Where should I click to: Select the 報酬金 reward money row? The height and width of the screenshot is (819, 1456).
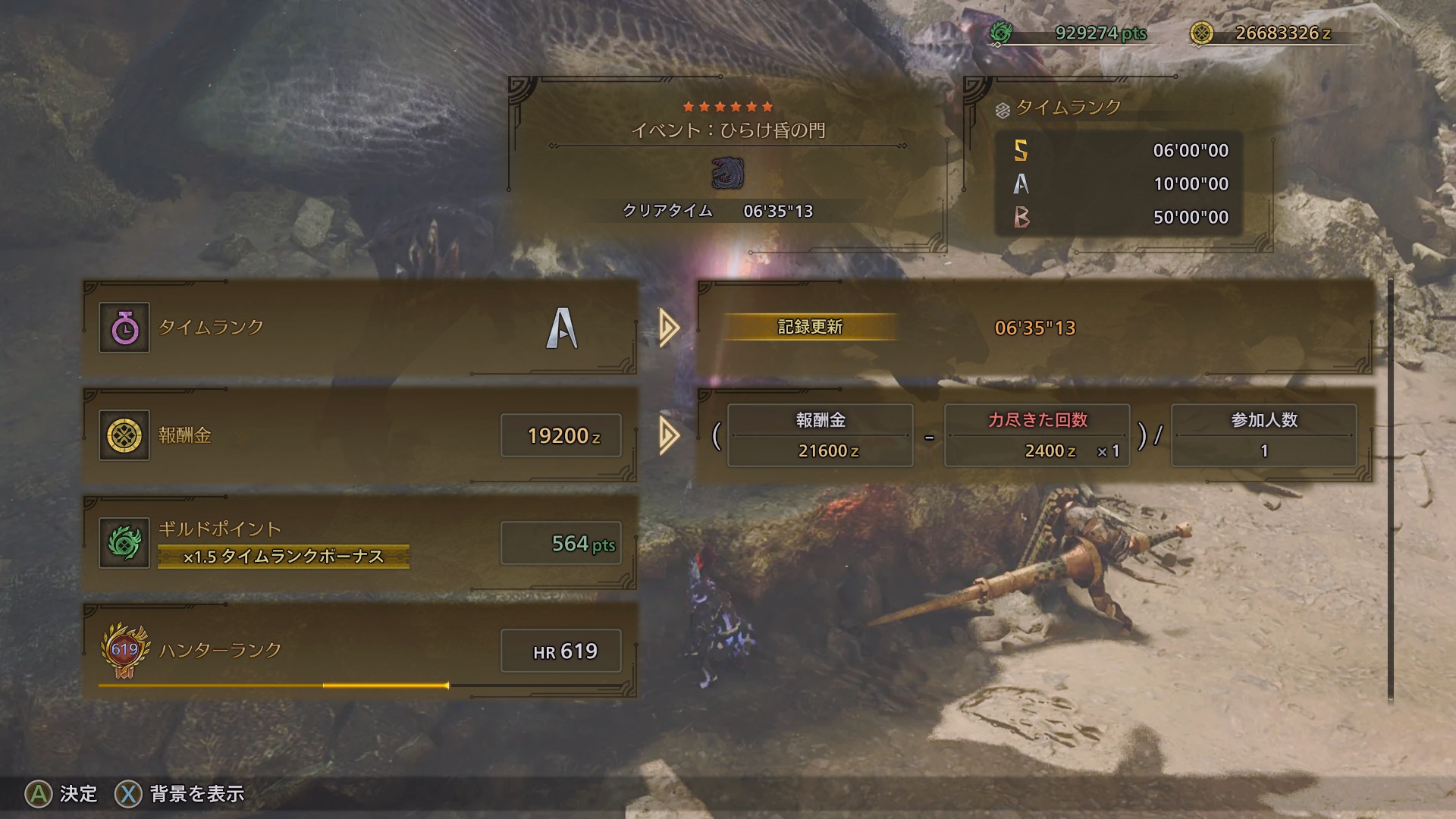(359, 435)
